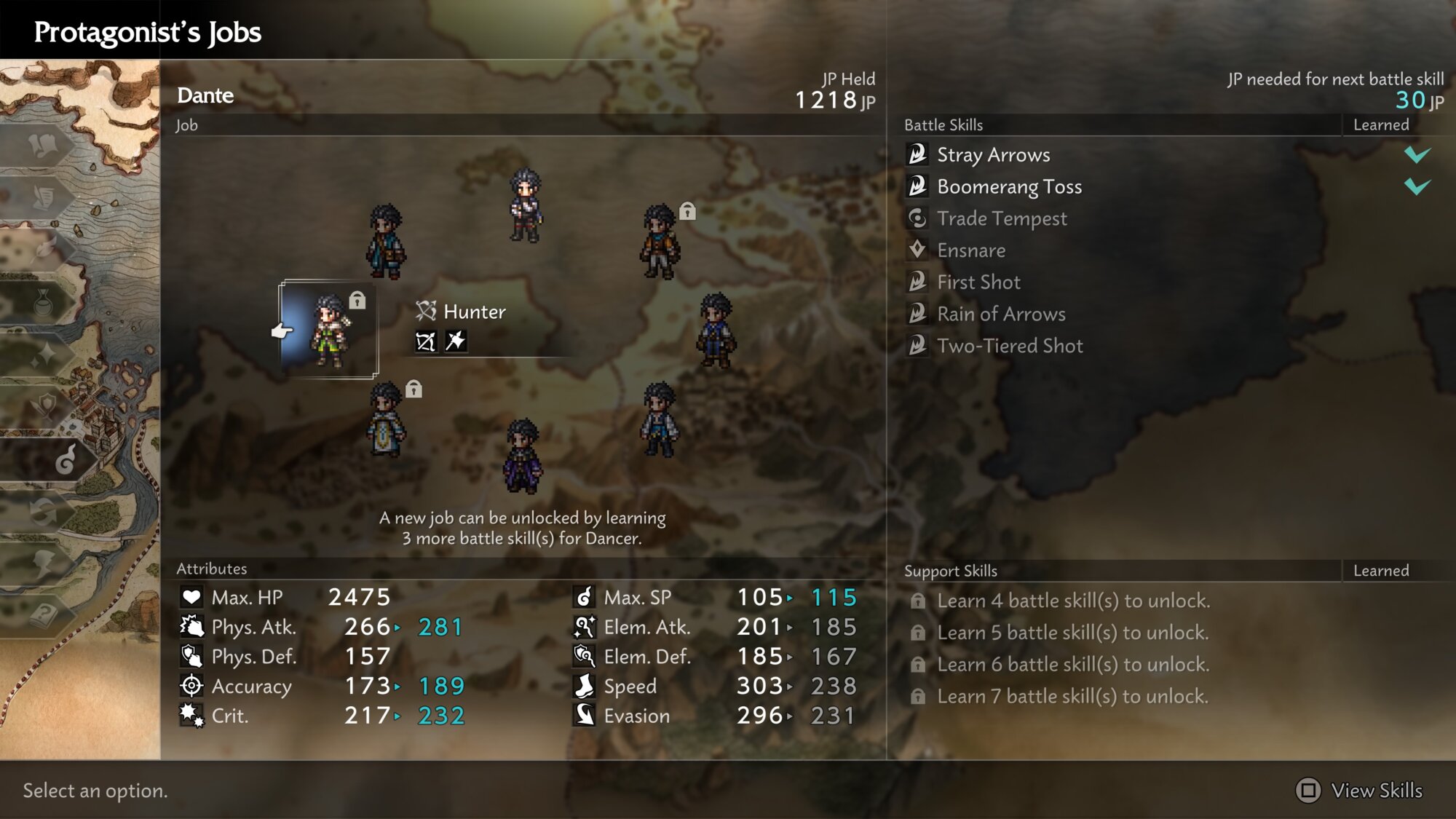Screen dimensions: 1456x819
Task: Choose the locked job in the orange outfit
Action: coord(660,242)
